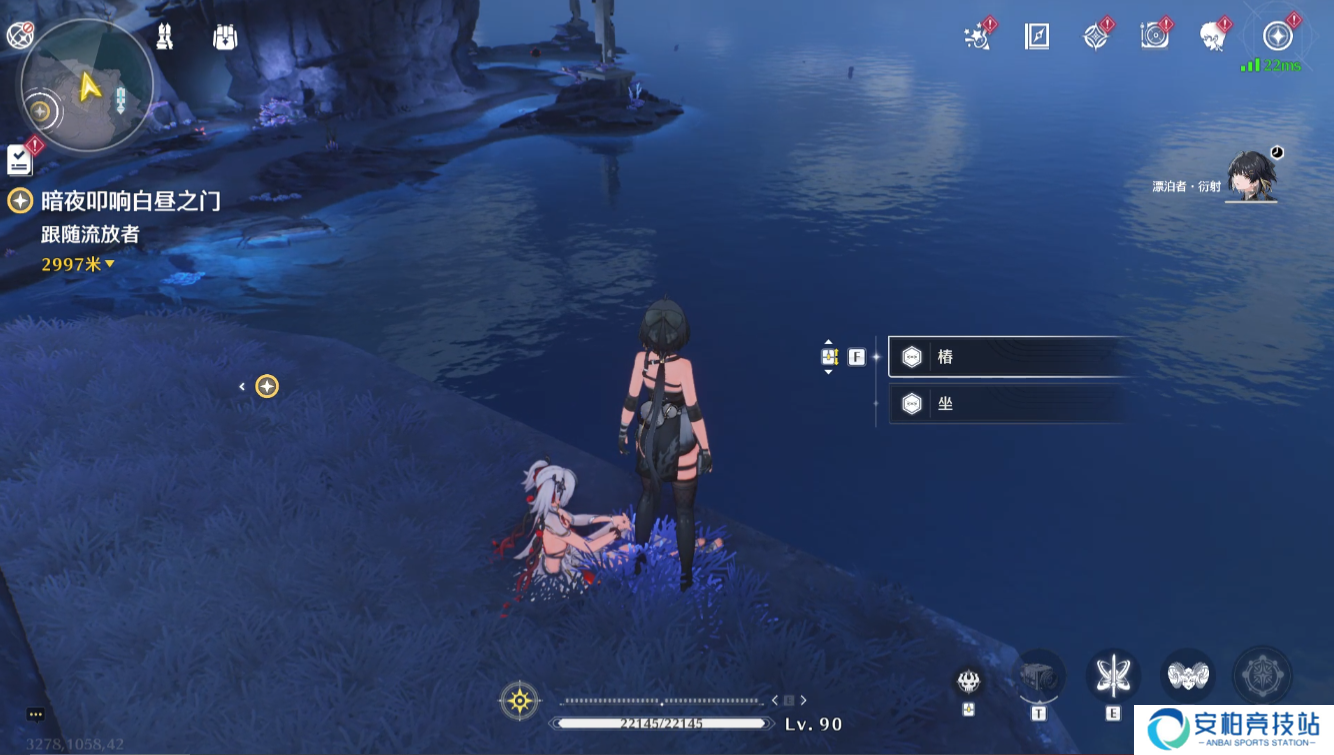The height and width of the screenshot is (755, 1334).
Task: Activate the camera utility tool icon
Action: tap(1038, 677)
